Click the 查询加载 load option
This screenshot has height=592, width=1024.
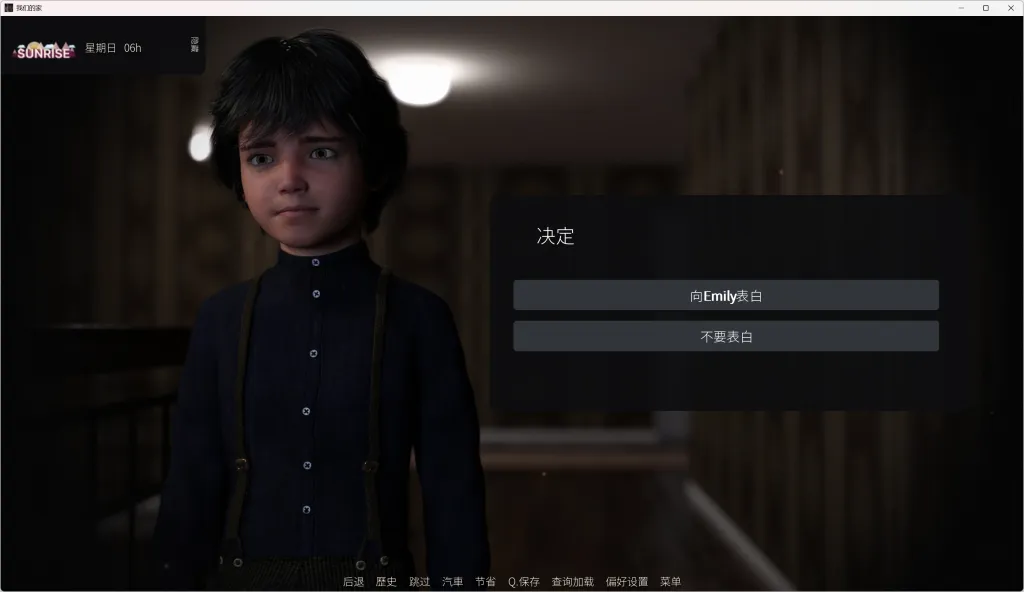(572, 582)
